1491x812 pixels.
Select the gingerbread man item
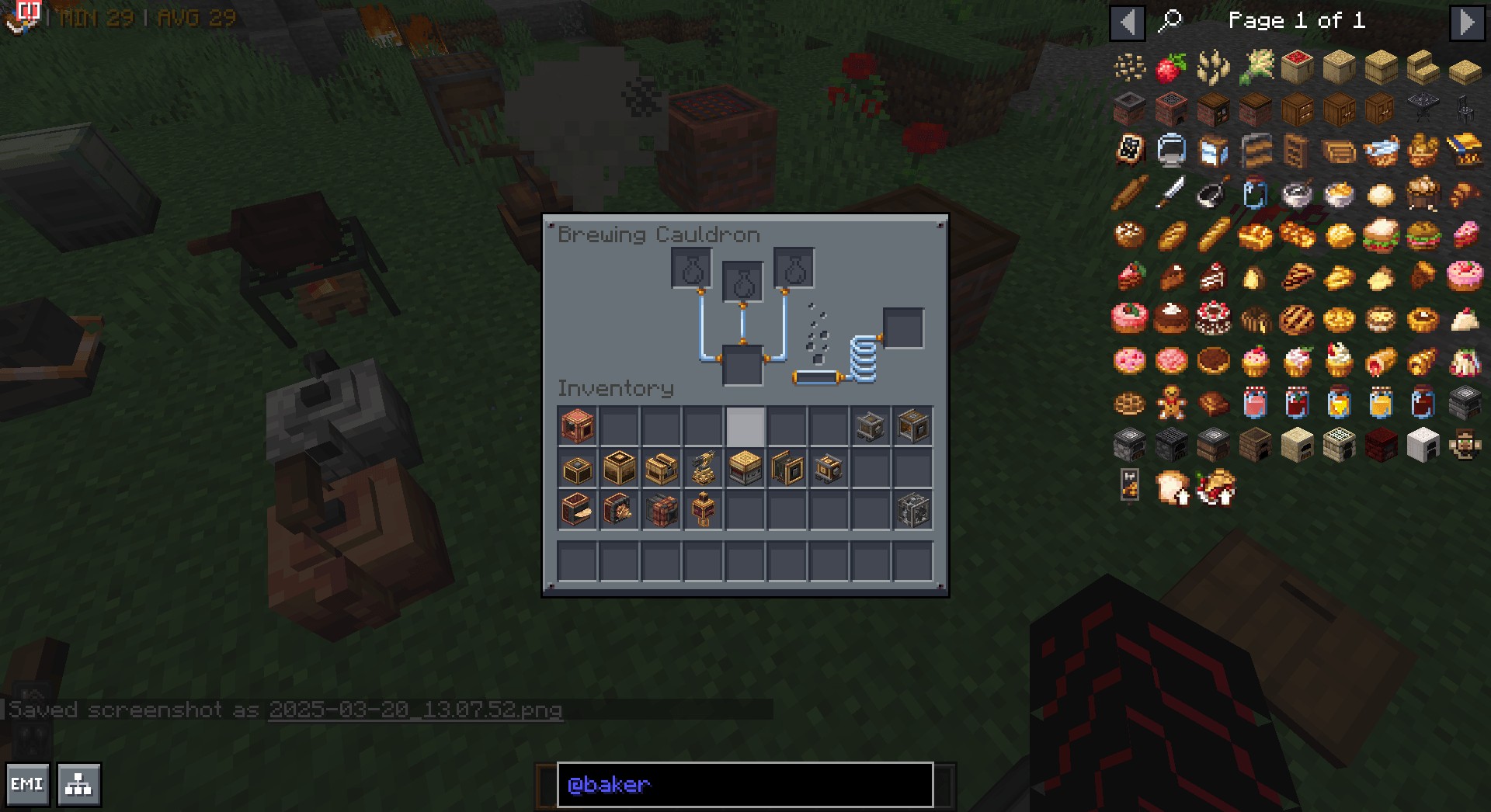pyautogui.click(x=1170, y=404)
